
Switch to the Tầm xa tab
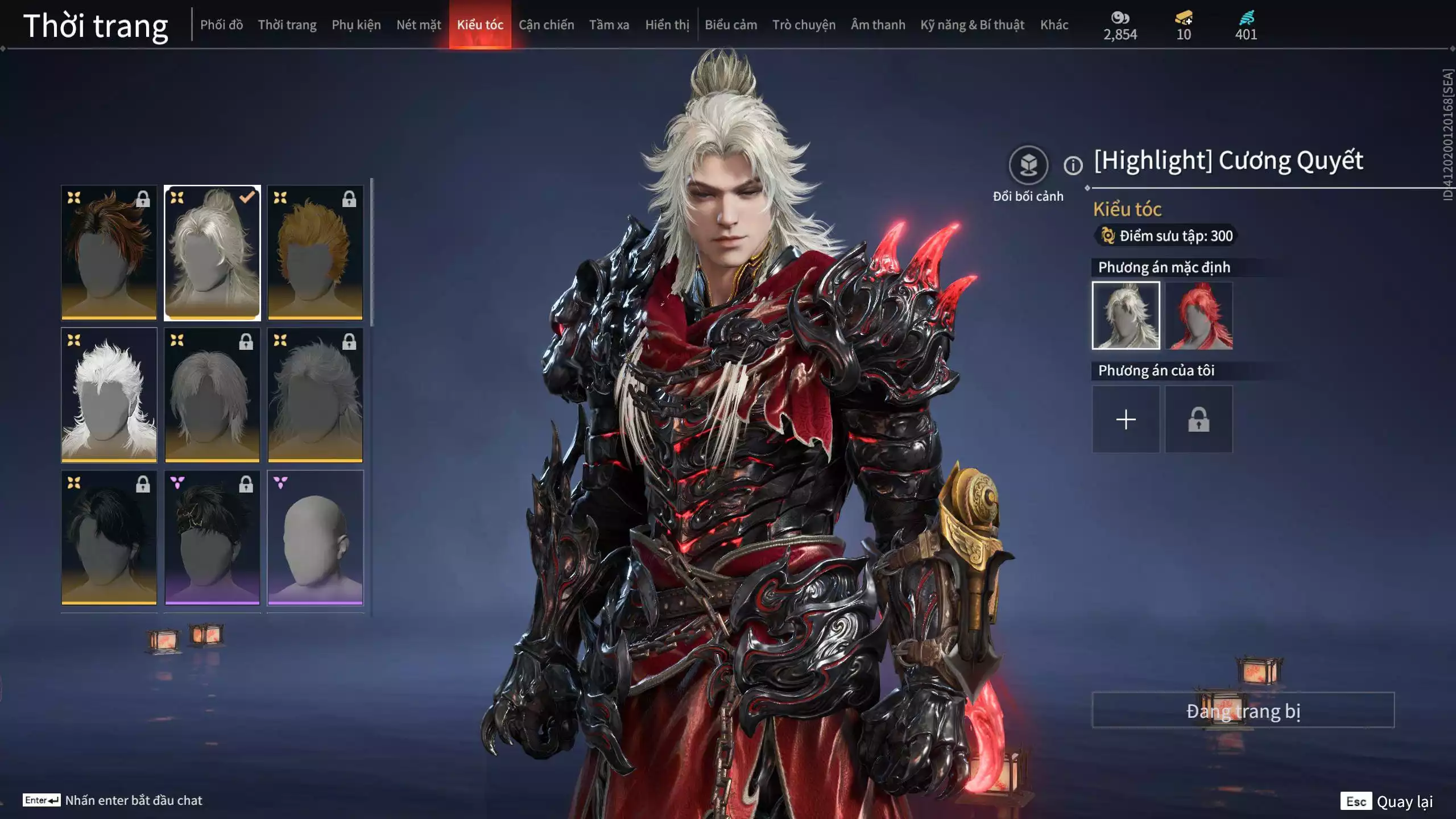point(609,24)
